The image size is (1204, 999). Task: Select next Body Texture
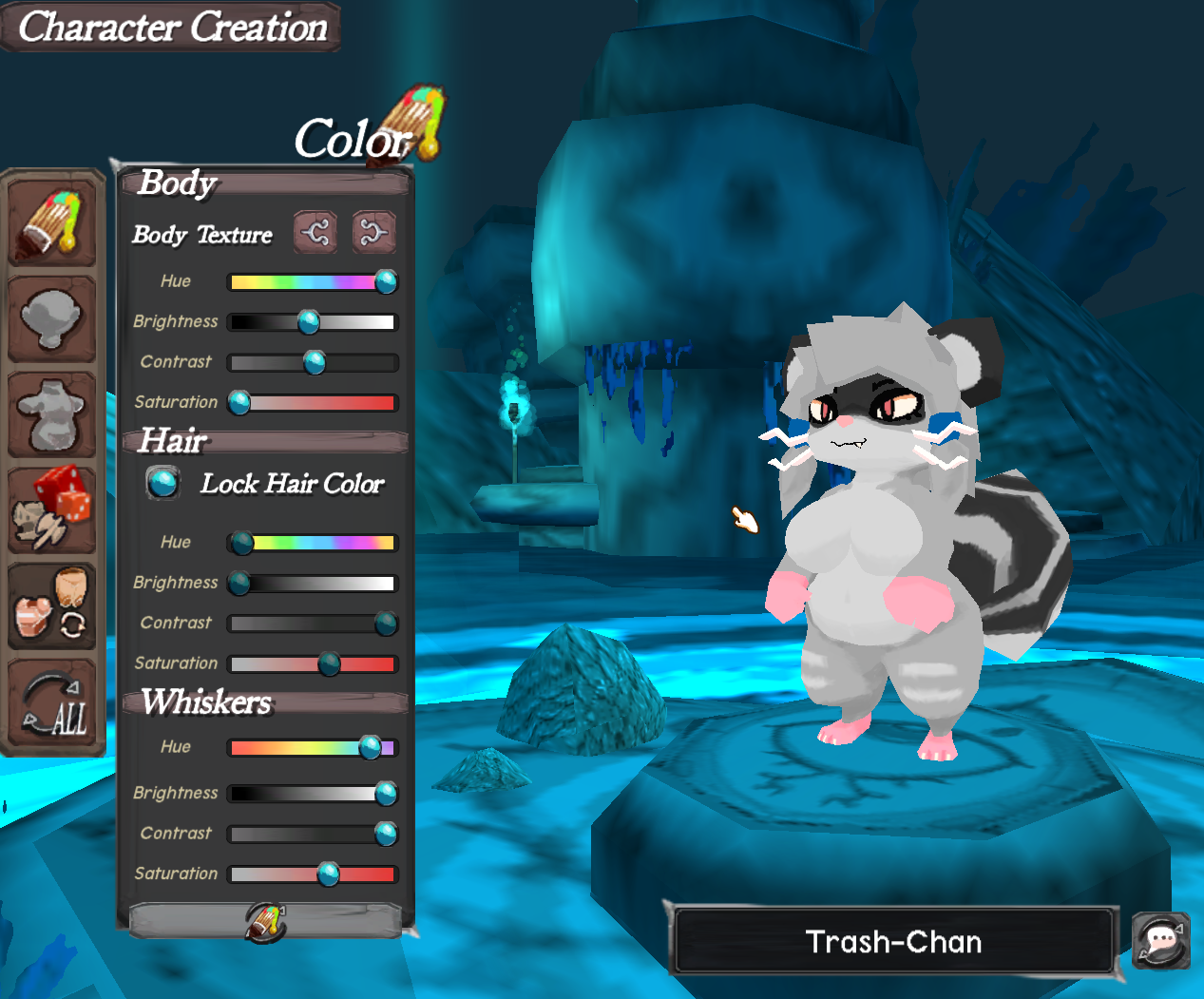373,232
